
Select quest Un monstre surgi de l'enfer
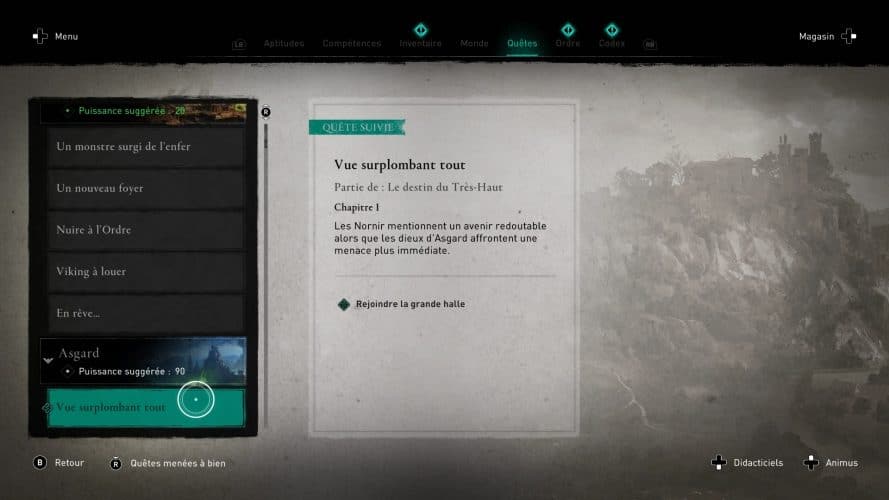pos(145,147)
